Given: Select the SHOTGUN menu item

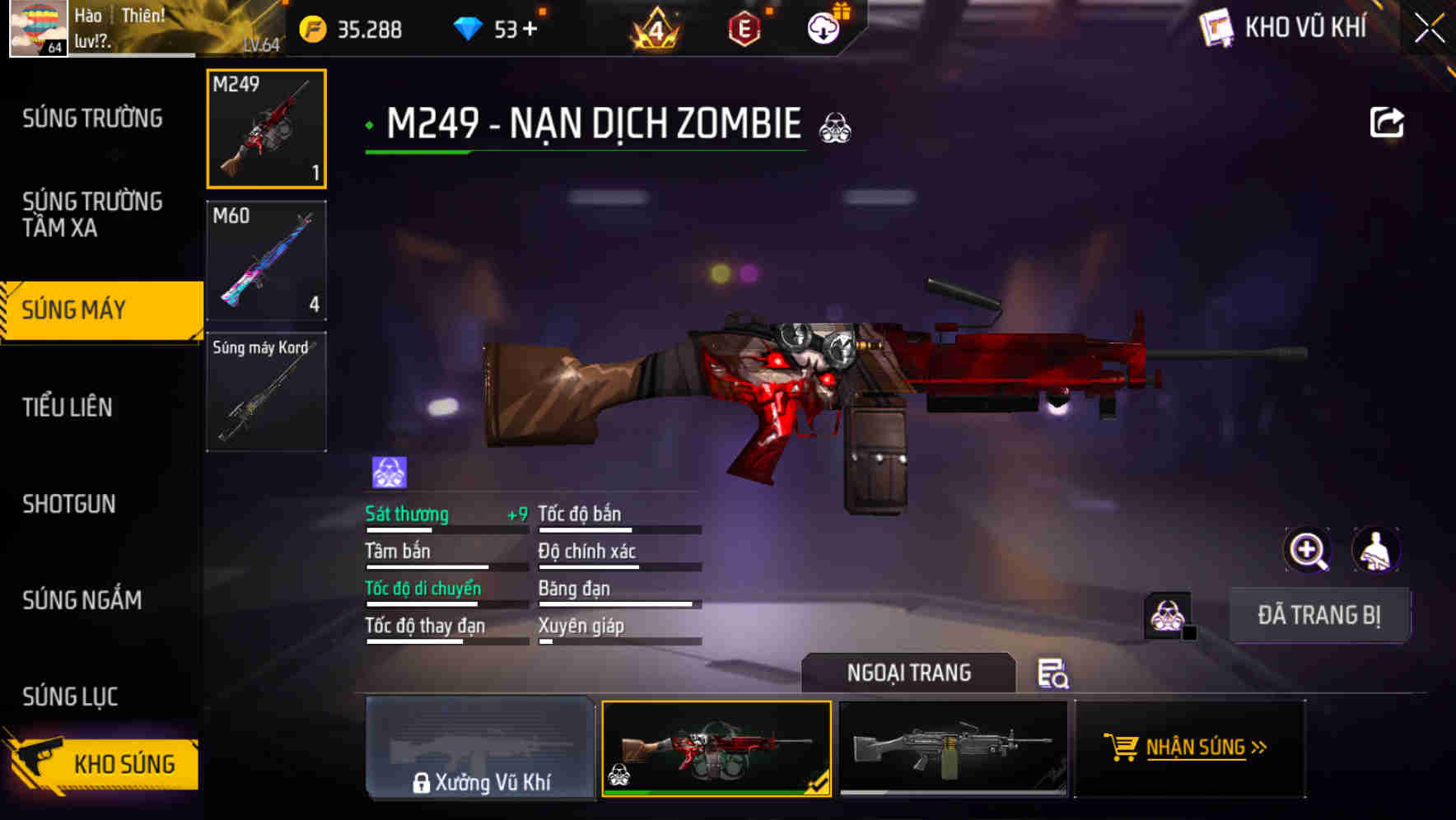Looking at the screenshot, I should (70, 504).
